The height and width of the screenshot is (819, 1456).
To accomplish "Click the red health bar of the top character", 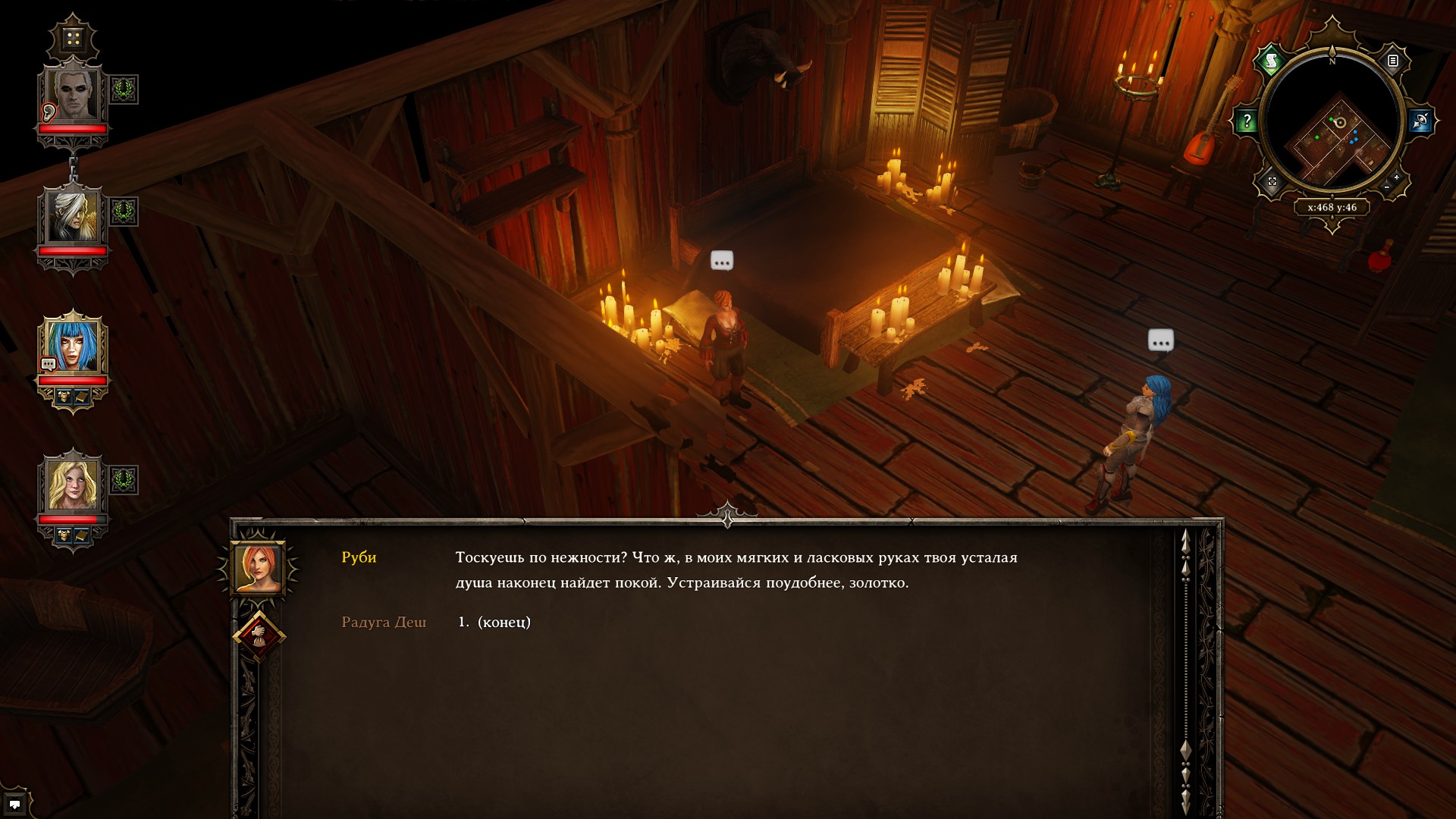I will [x=72, y=129].
